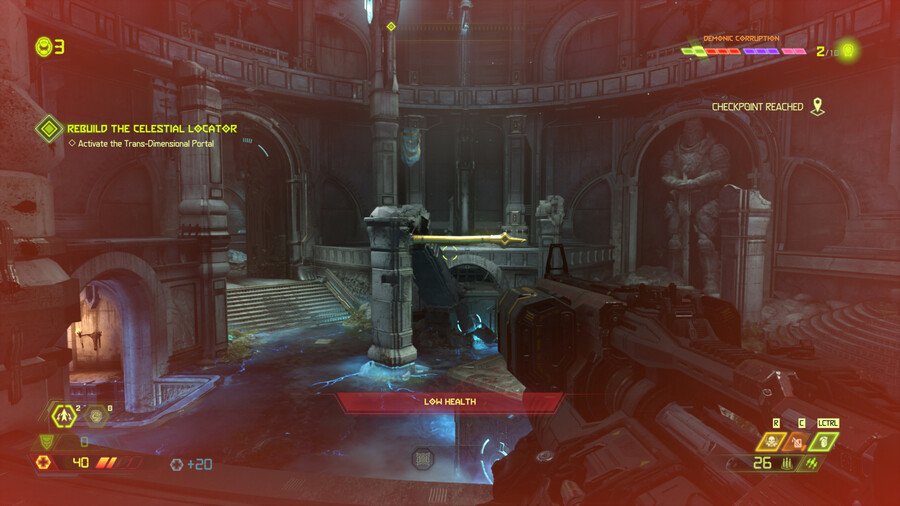The image size is (900, 506).
Task: Click the skull-and-crossbones ability icon
Action: point(770,441)
